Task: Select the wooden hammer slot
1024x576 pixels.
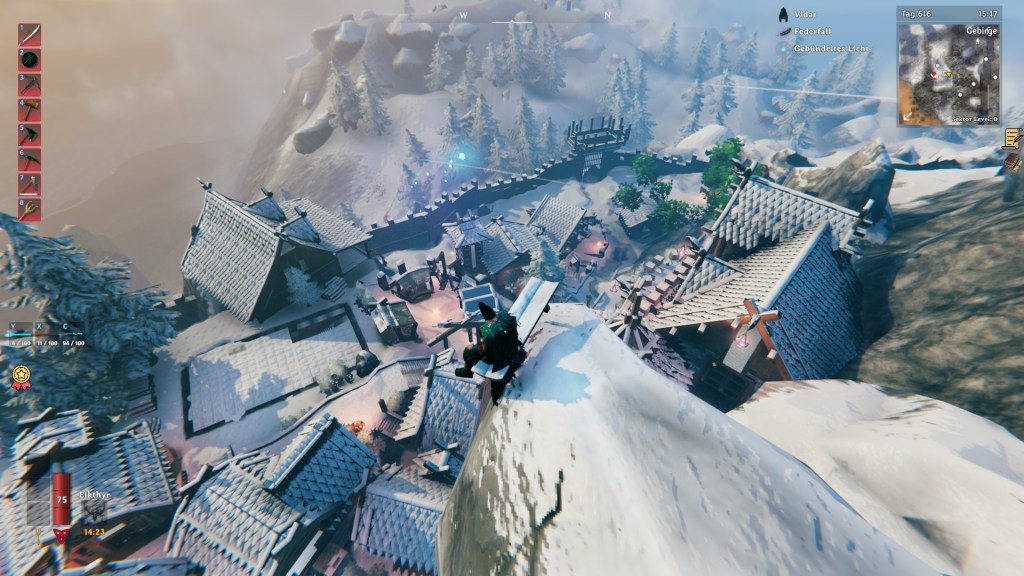Action: click(x=29, y=110)
